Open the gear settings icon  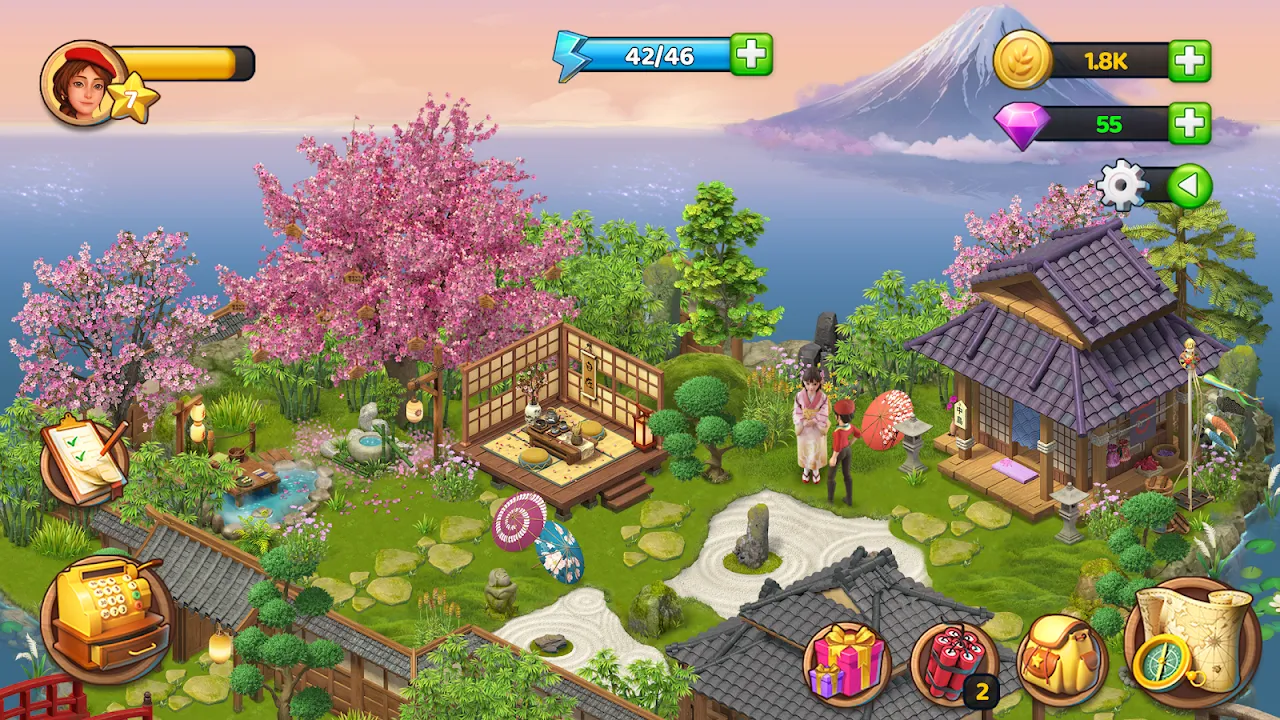(1122, 186)
